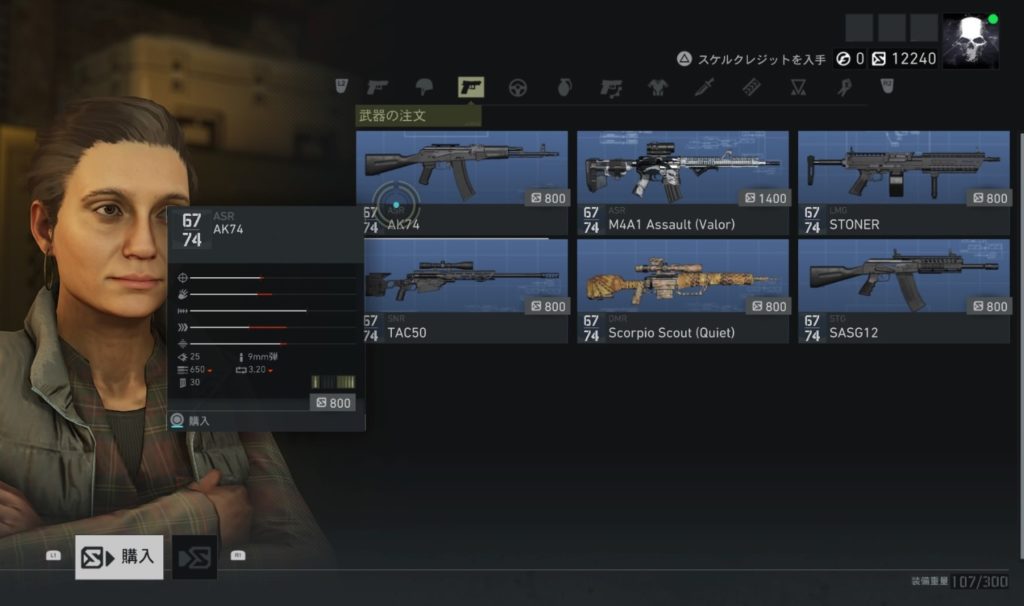The height and width of the screenshot is (606, 1024).
Task: Switch to the hourglass-shaped category tab
Action: tap(798, 88)
